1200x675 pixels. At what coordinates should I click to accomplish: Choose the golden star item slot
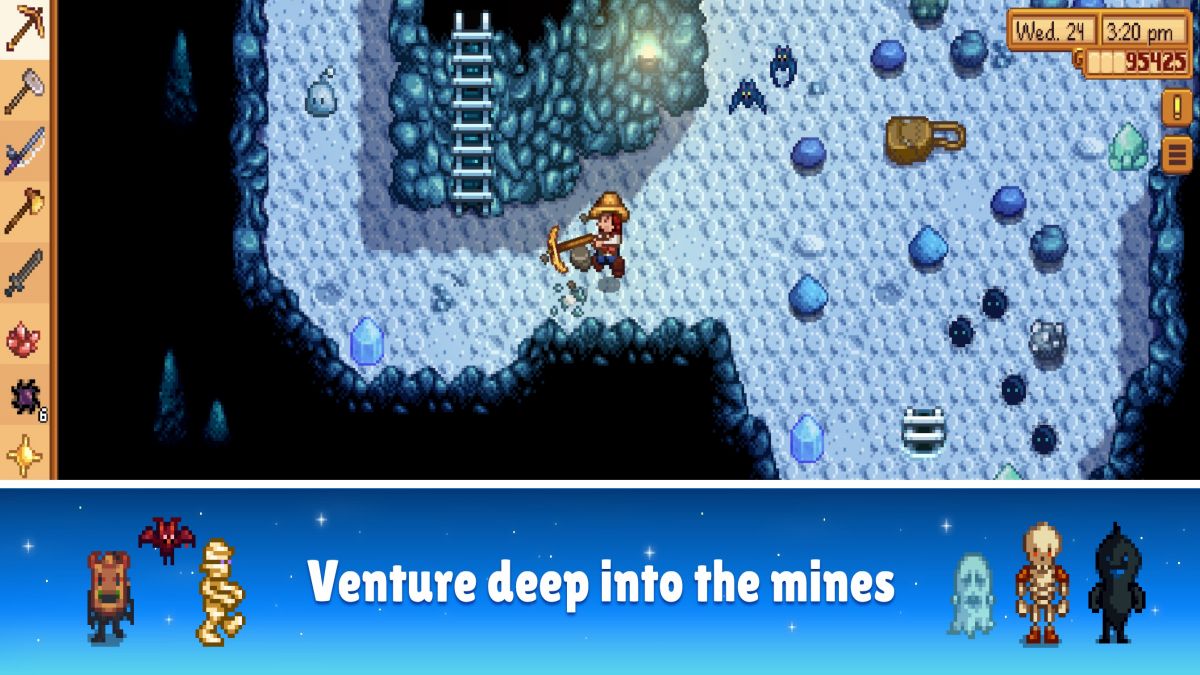pos(24,455)
